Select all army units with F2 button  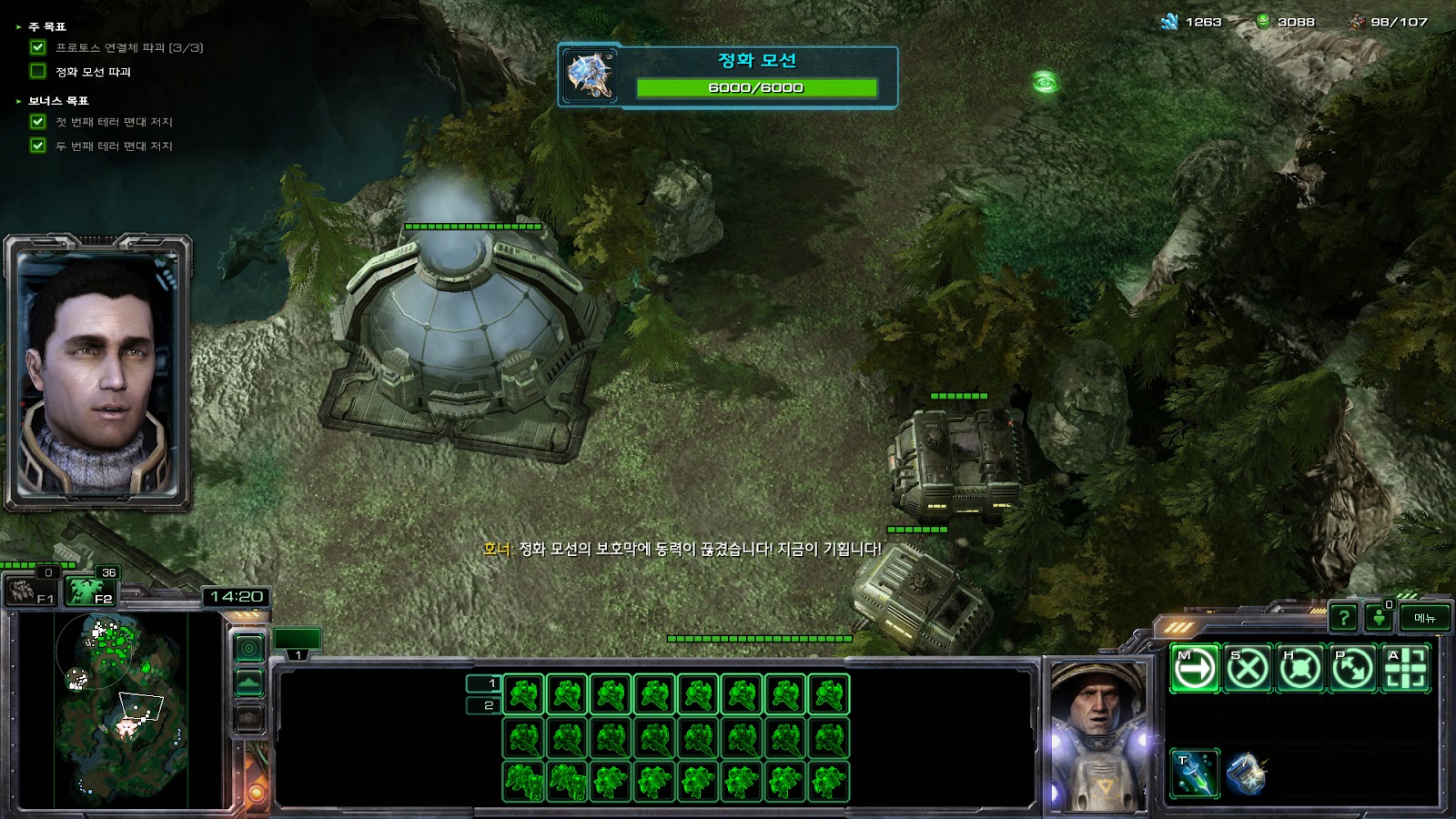(x=90, y=591)
